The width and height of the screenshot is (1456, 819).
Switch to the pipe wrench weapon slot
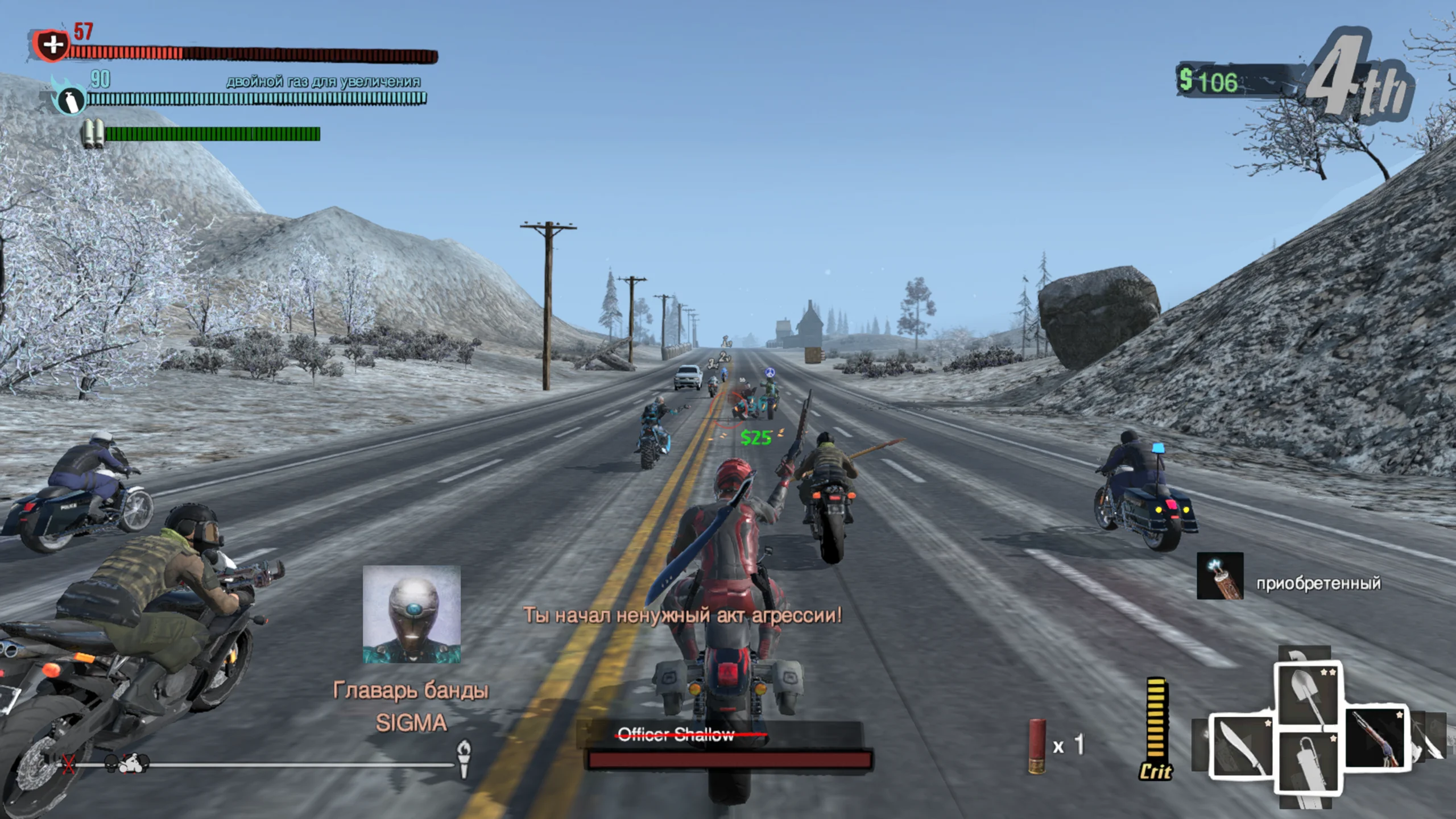coord(1308,762)
